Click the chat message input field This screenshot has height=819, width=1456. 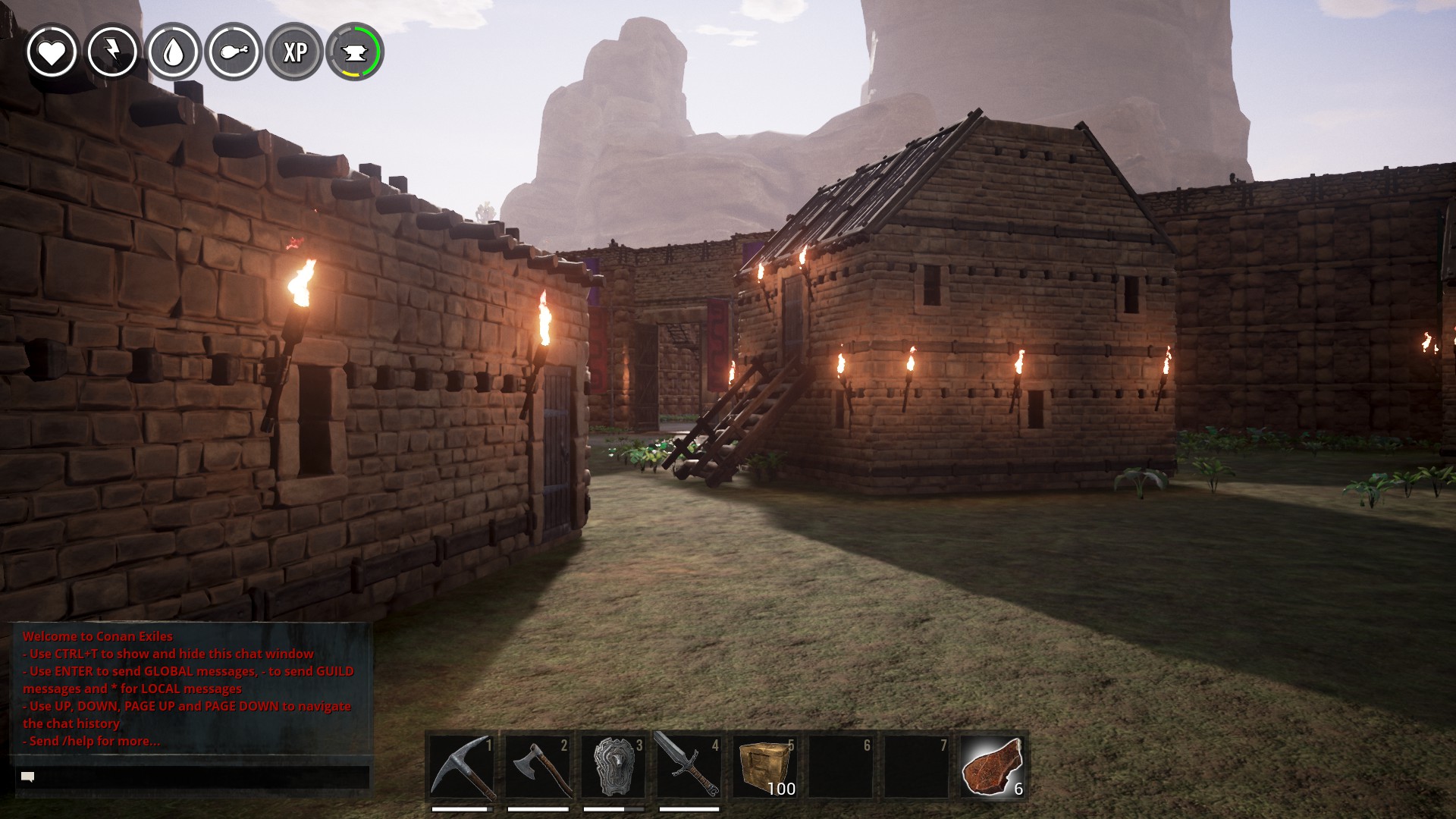(x=193, y=777)
